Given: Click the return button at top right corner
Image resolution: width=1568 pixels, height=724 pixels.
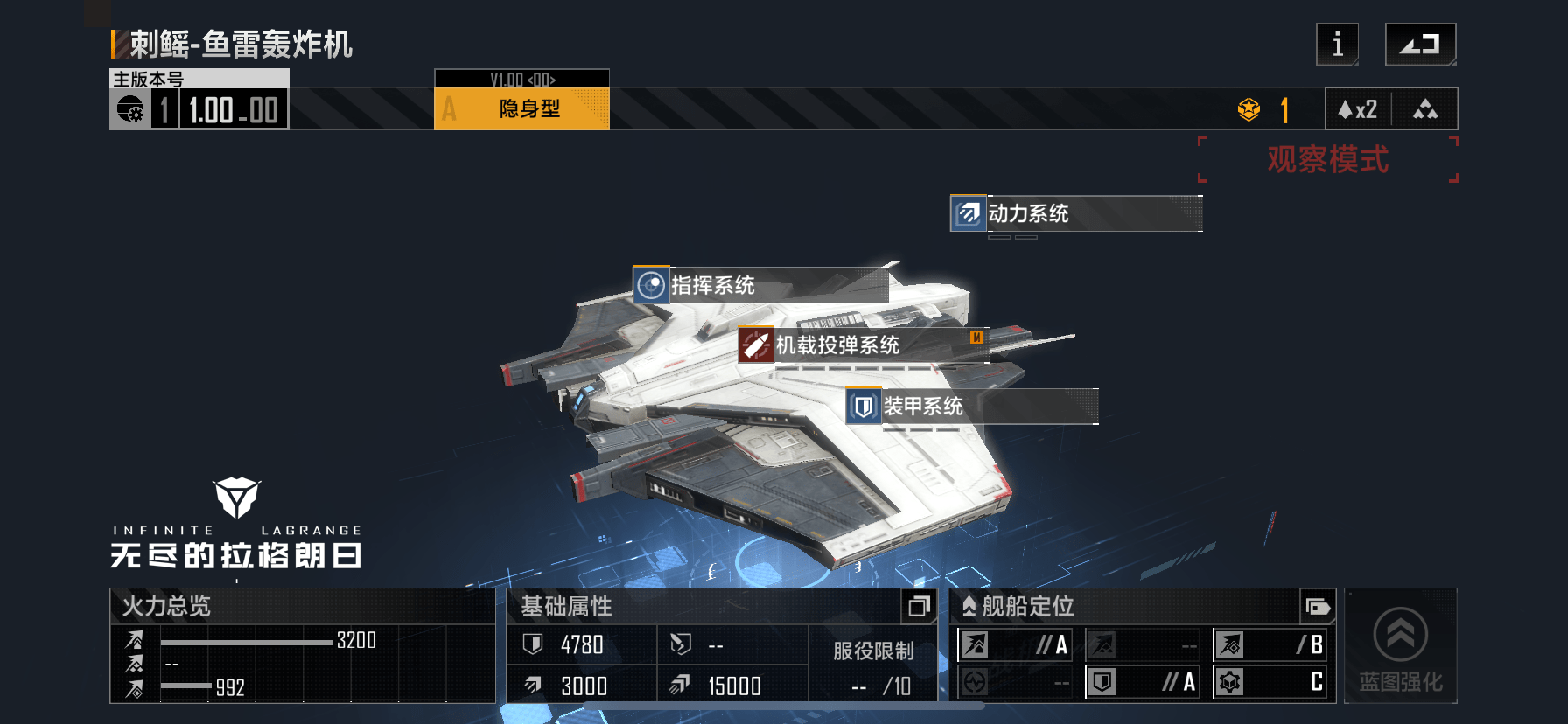Looking at the screenshot, I should [1420, 44].
